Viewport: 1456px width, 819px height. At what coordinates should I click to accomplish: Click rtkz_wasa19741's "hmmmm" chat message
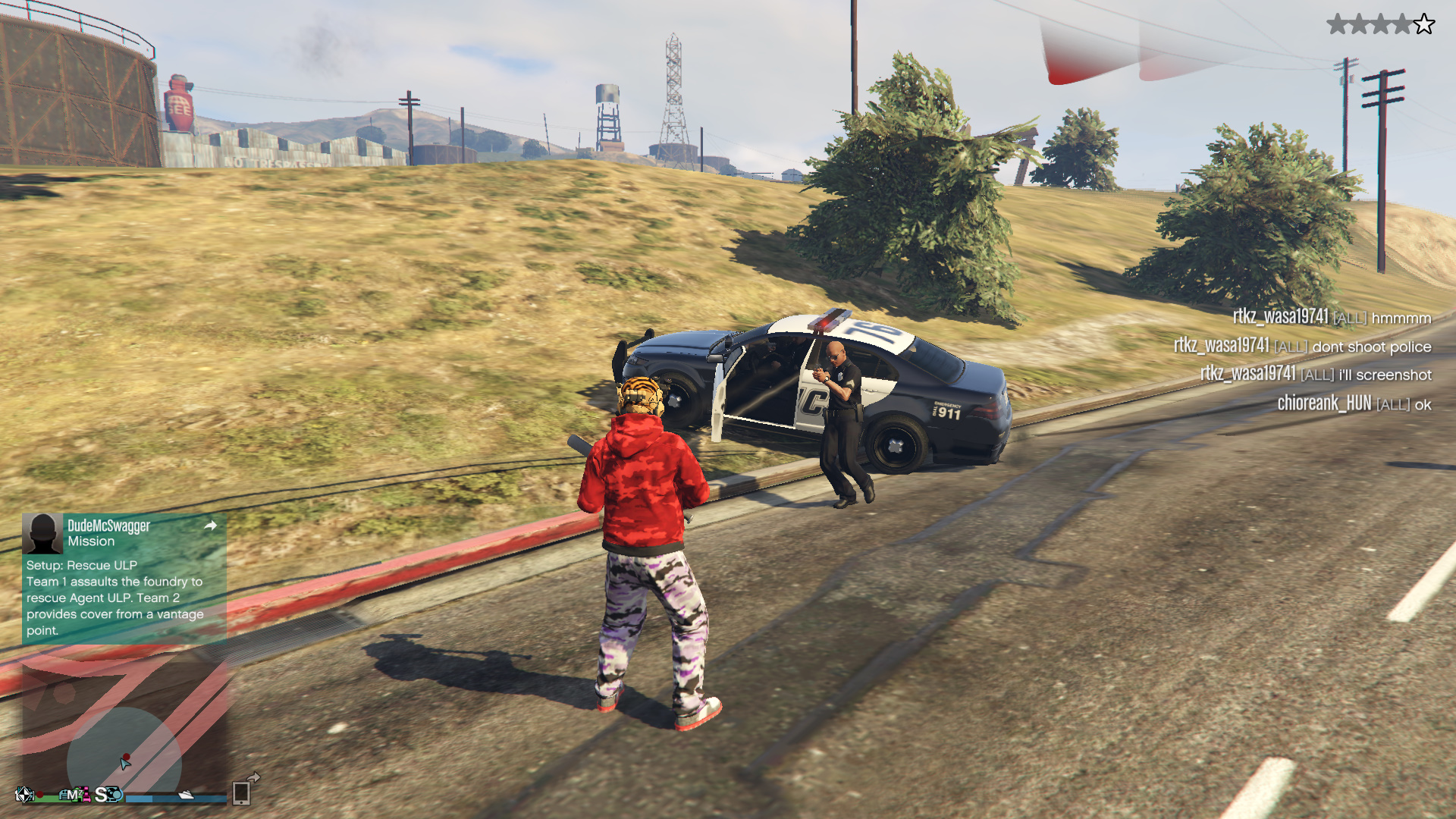click(1331, 318)
